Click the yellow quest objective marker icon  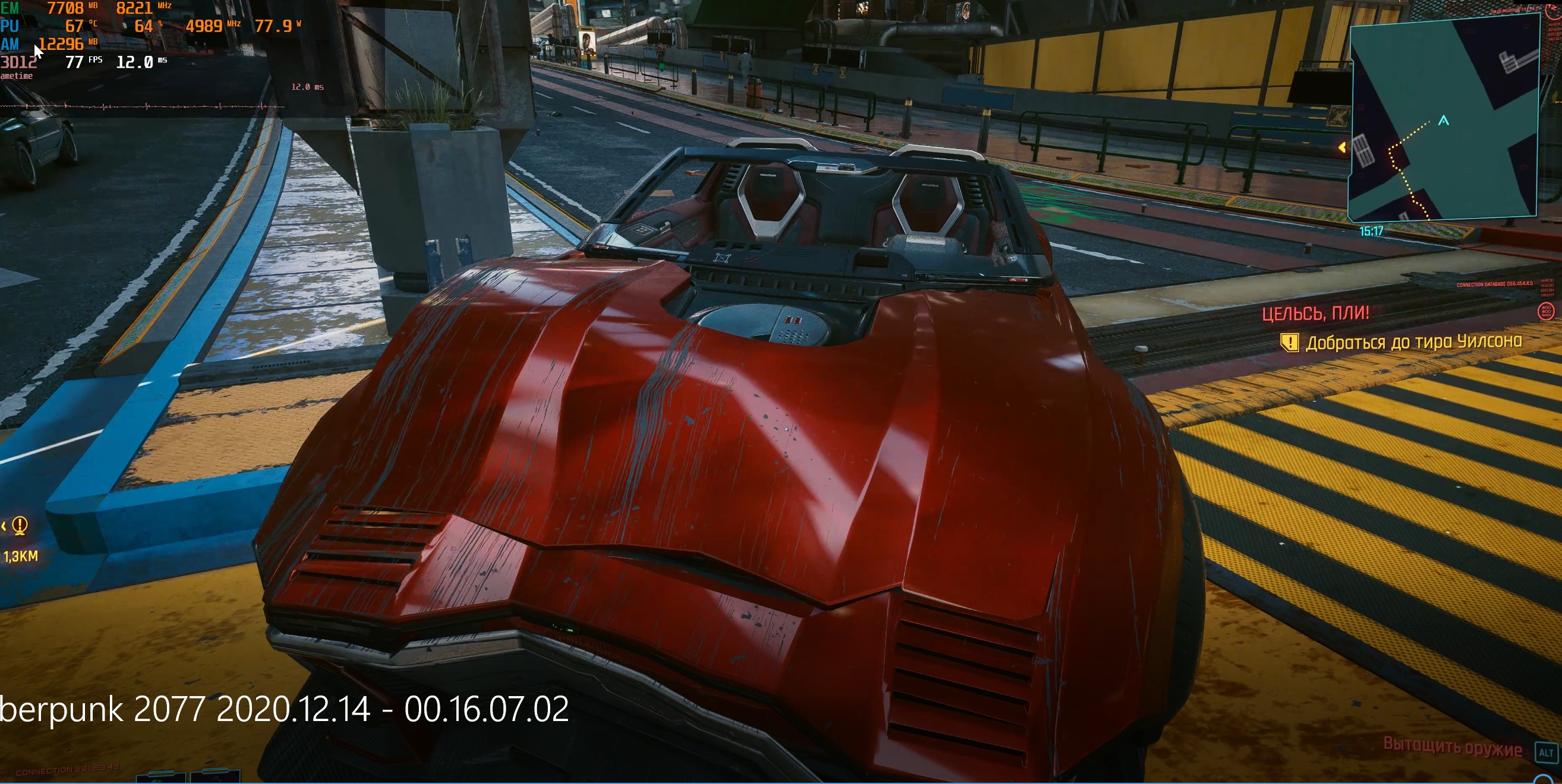coord(1289,343)
